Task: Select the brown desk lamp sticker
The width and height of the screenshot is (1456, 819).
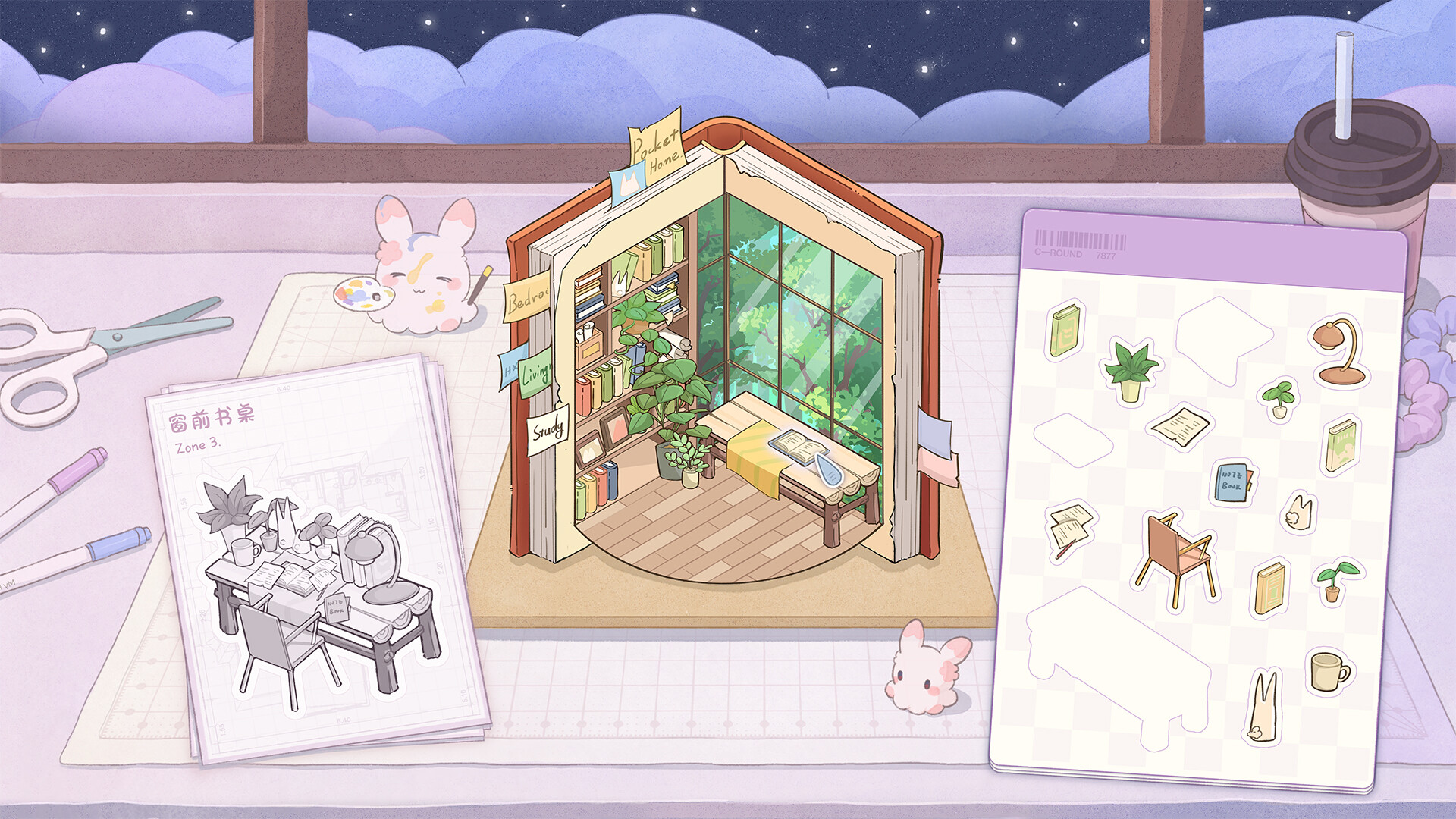Action: tap(1340, 351)
